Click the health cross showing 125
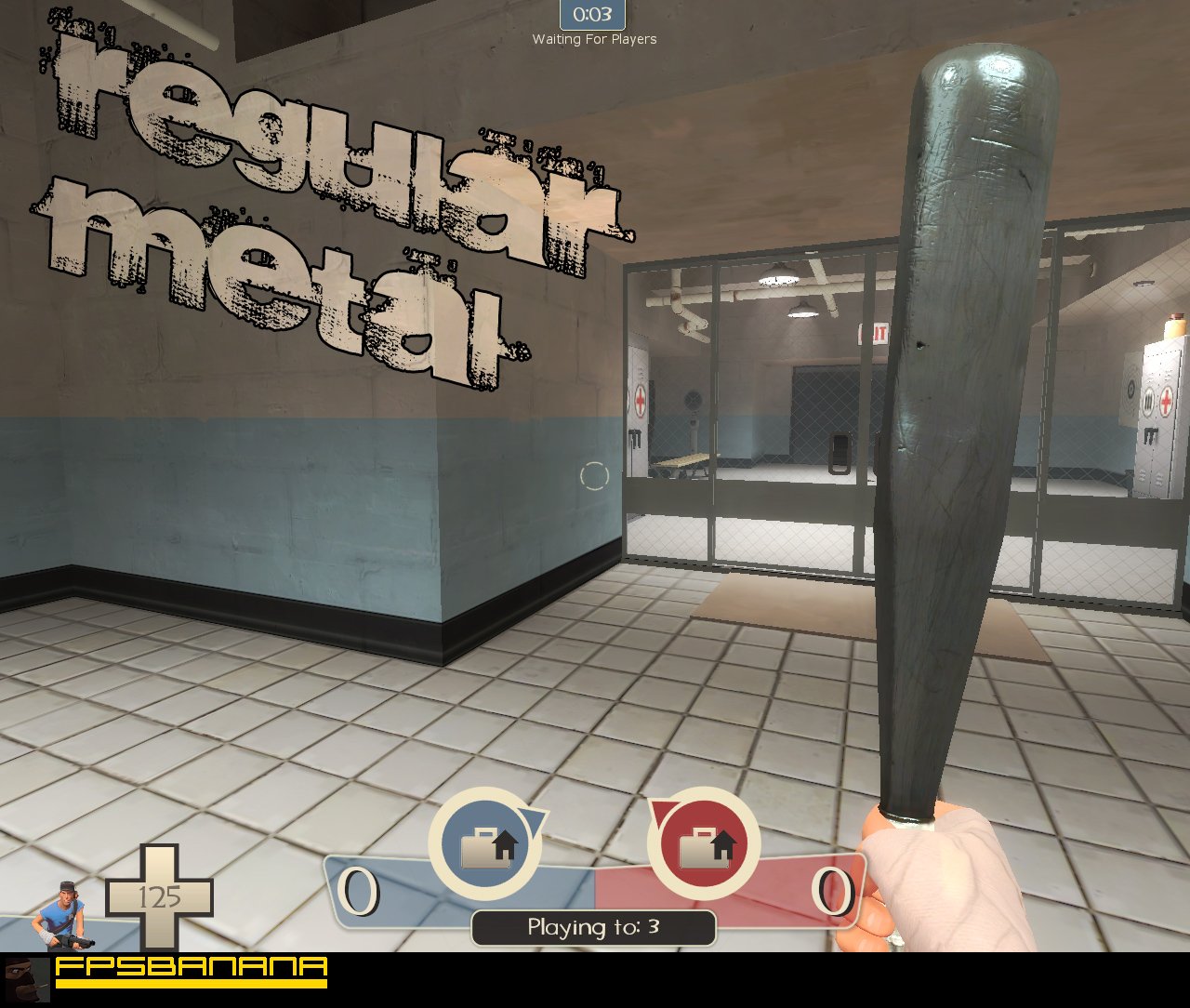 [x=160, y=897]
